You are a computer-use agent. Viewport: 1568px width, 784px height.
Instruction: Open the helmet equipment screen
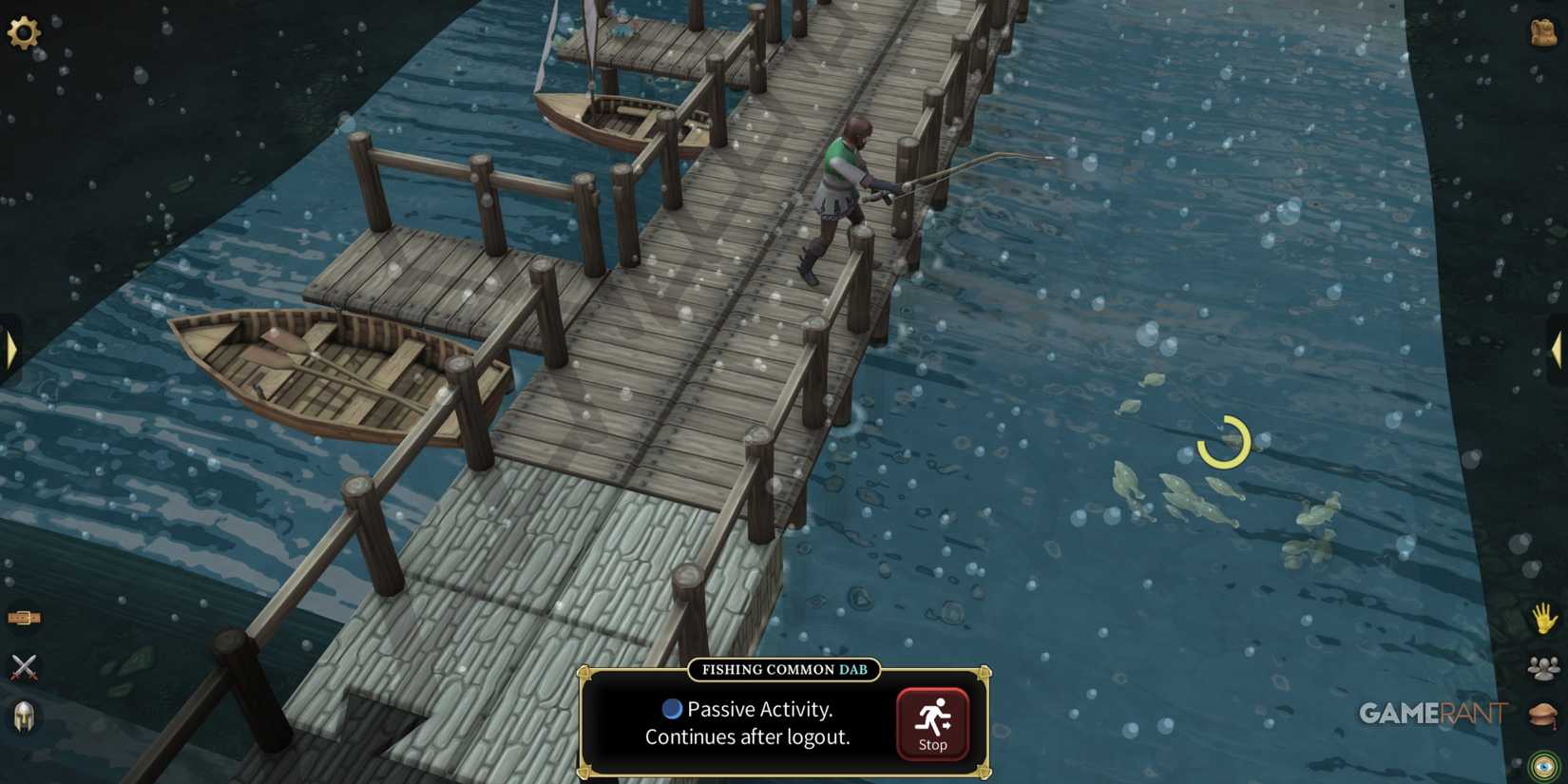(x=24, y=717)
